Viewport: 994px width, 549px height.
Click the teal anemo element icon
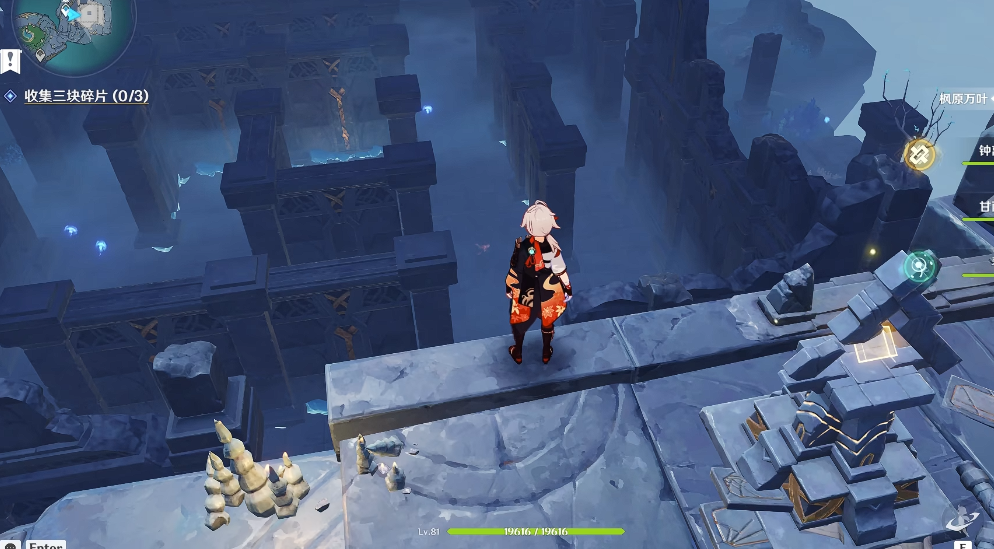coord(919,266)
